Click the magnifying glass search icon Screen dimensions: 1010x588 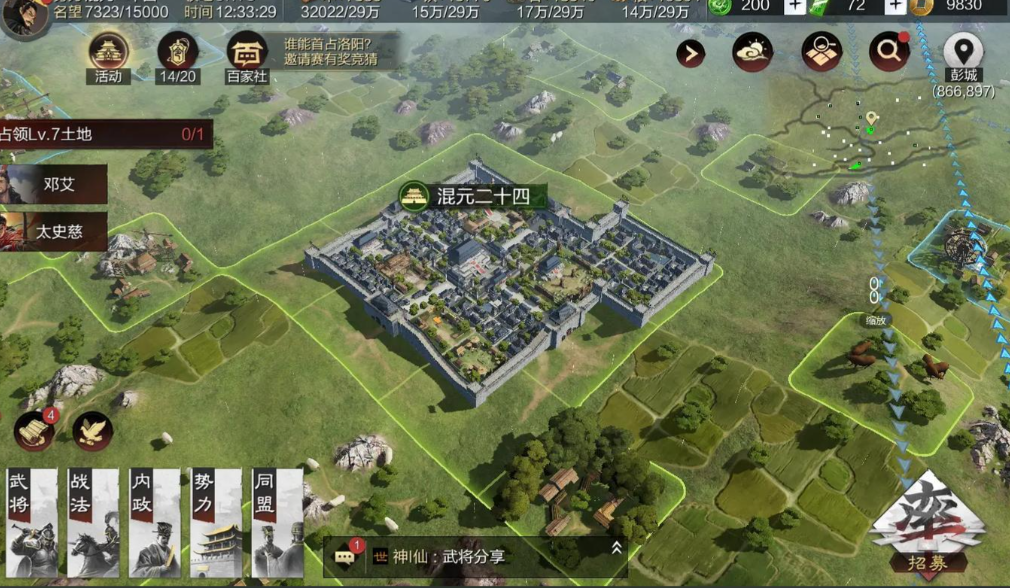click(888, 52)
